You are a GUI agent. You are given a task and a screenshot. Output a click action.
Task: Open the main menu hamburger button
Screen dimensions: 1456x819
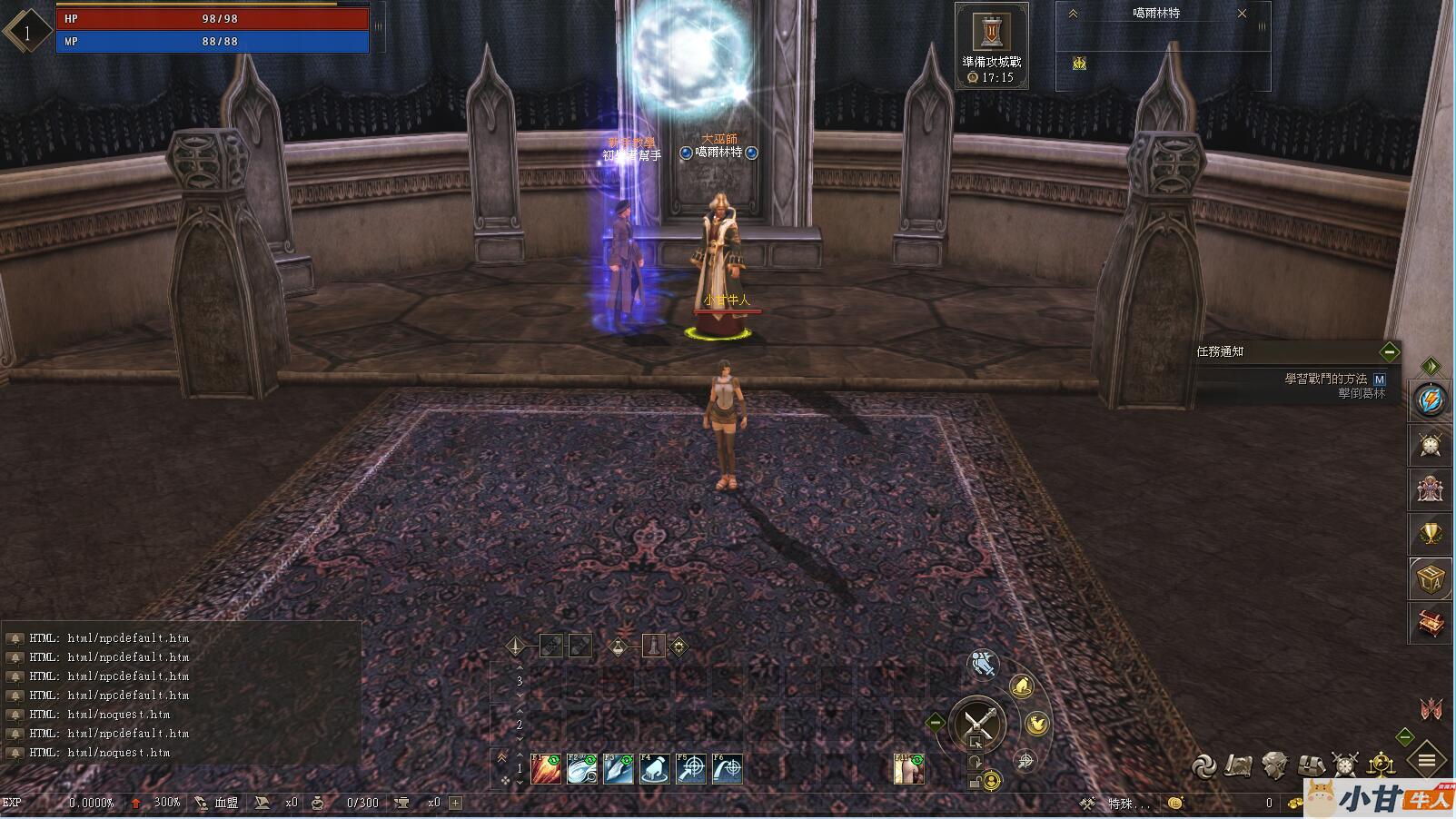[1427, 760]
